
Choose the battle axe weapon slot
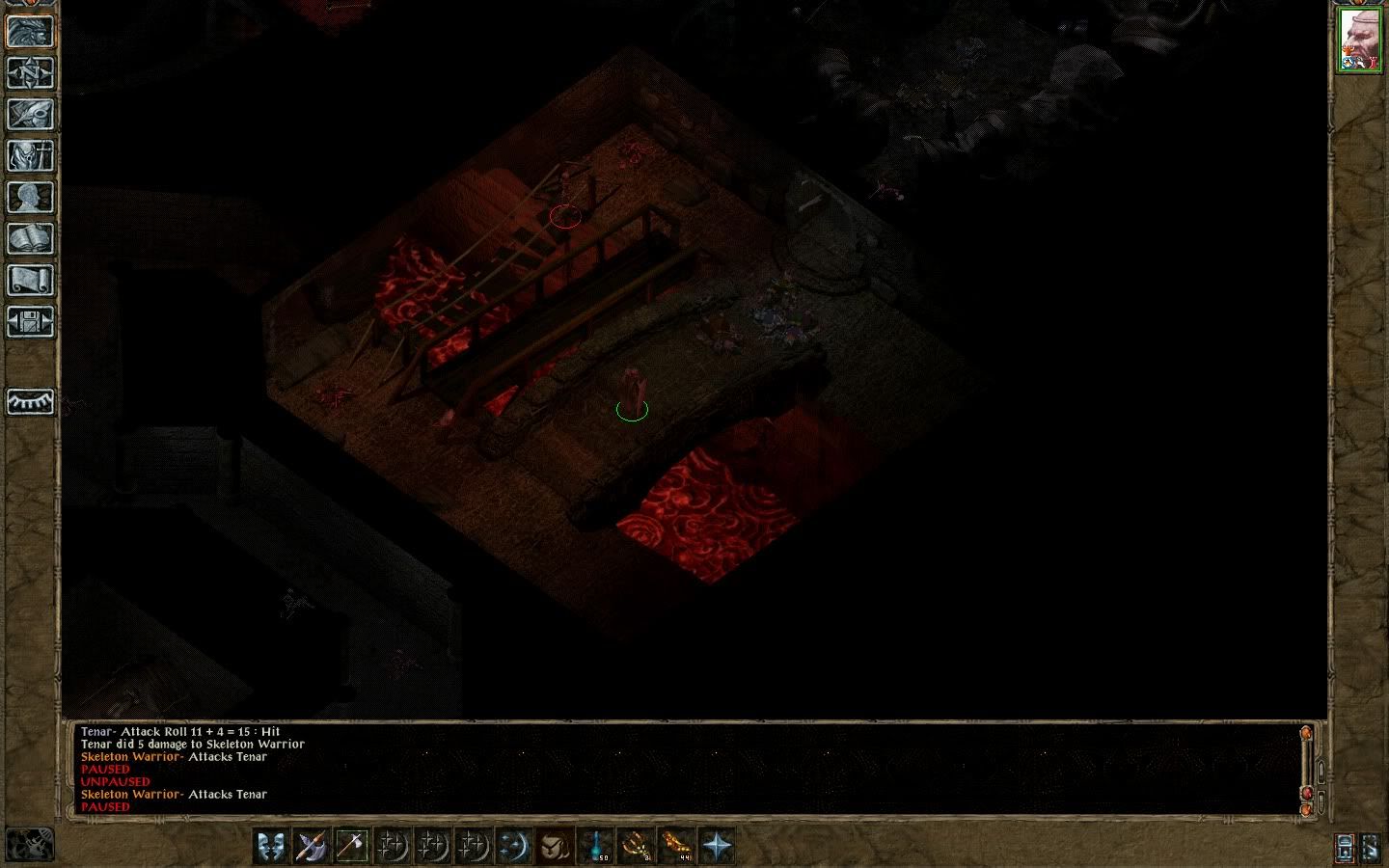click(312, 846)
